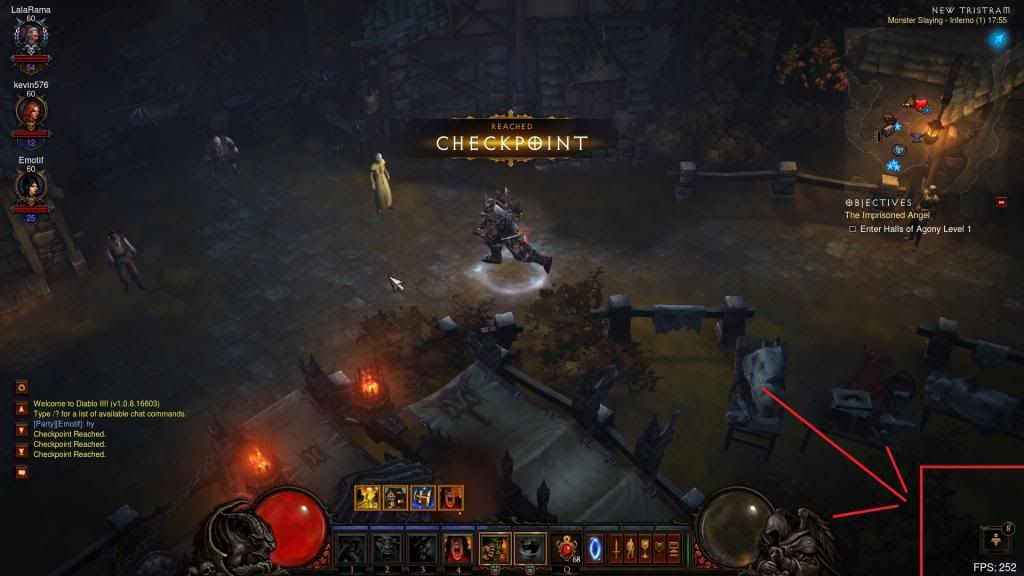Screen dimensions: 1024x576
Task: Open the chat input with the speech bubble icon
Action: 21,472
